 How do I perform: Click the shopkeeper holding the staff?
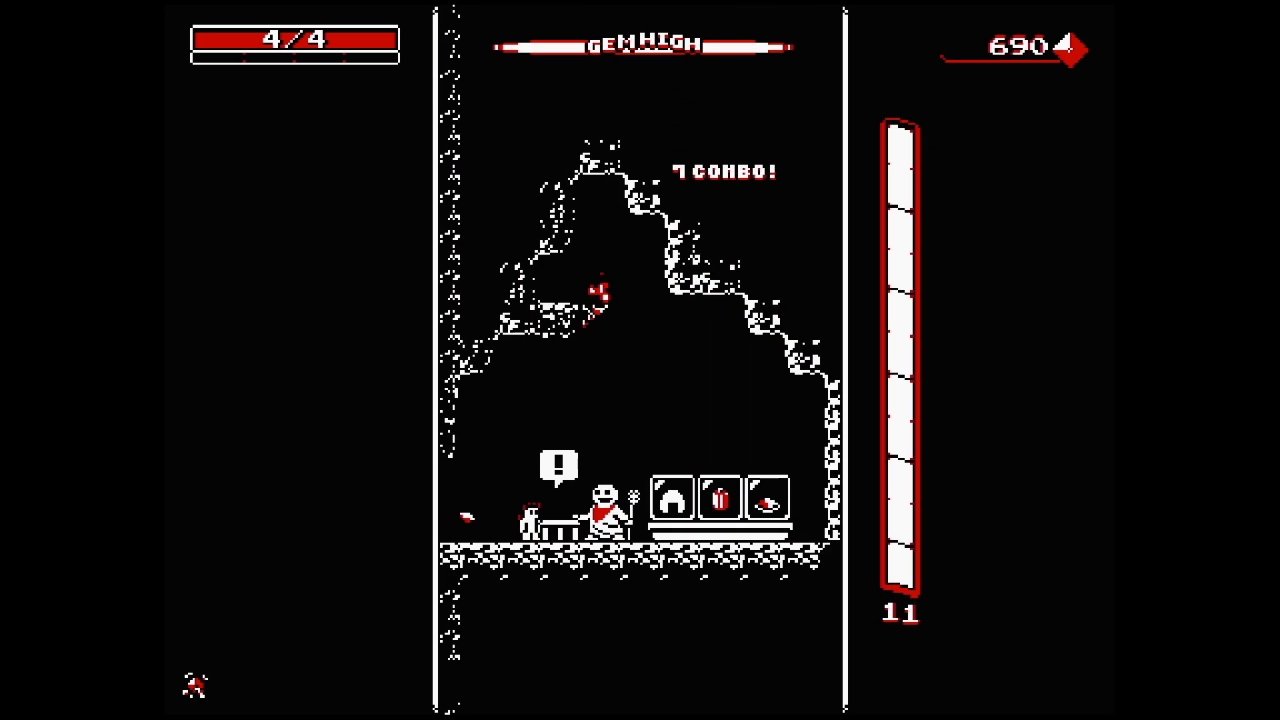(606, 508)
